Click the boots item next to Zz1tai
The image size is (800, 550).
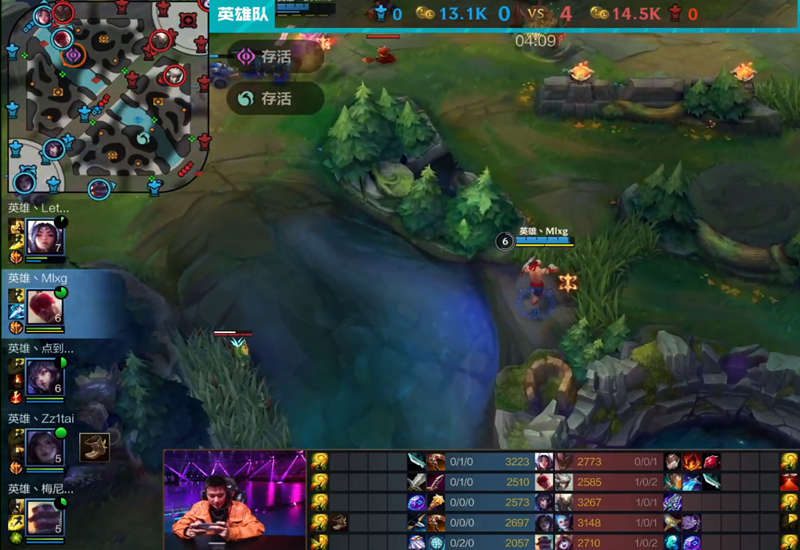[94, 447]
